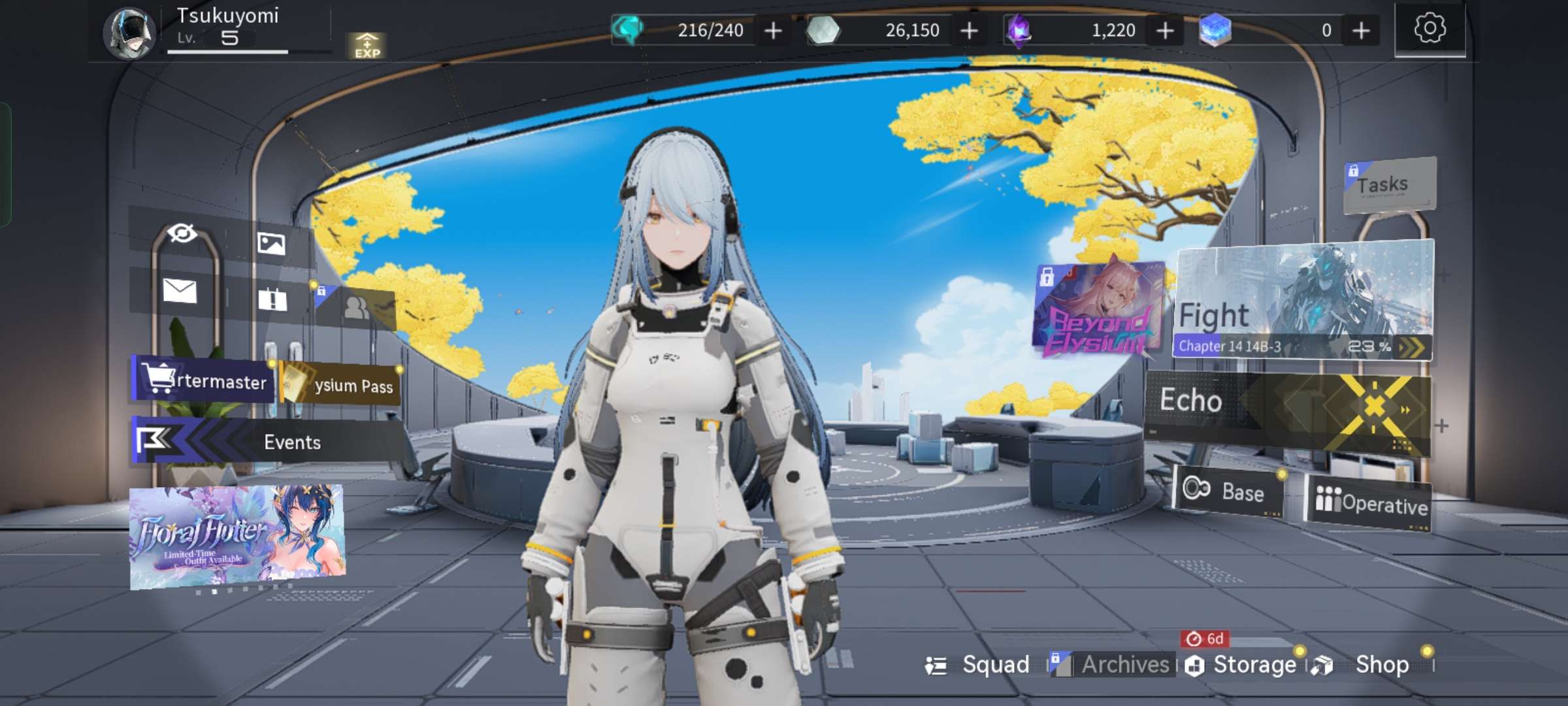Screen dimensions: 1568x706
Task: Open the picture gallery icon
Action: [x=271, y=243]
